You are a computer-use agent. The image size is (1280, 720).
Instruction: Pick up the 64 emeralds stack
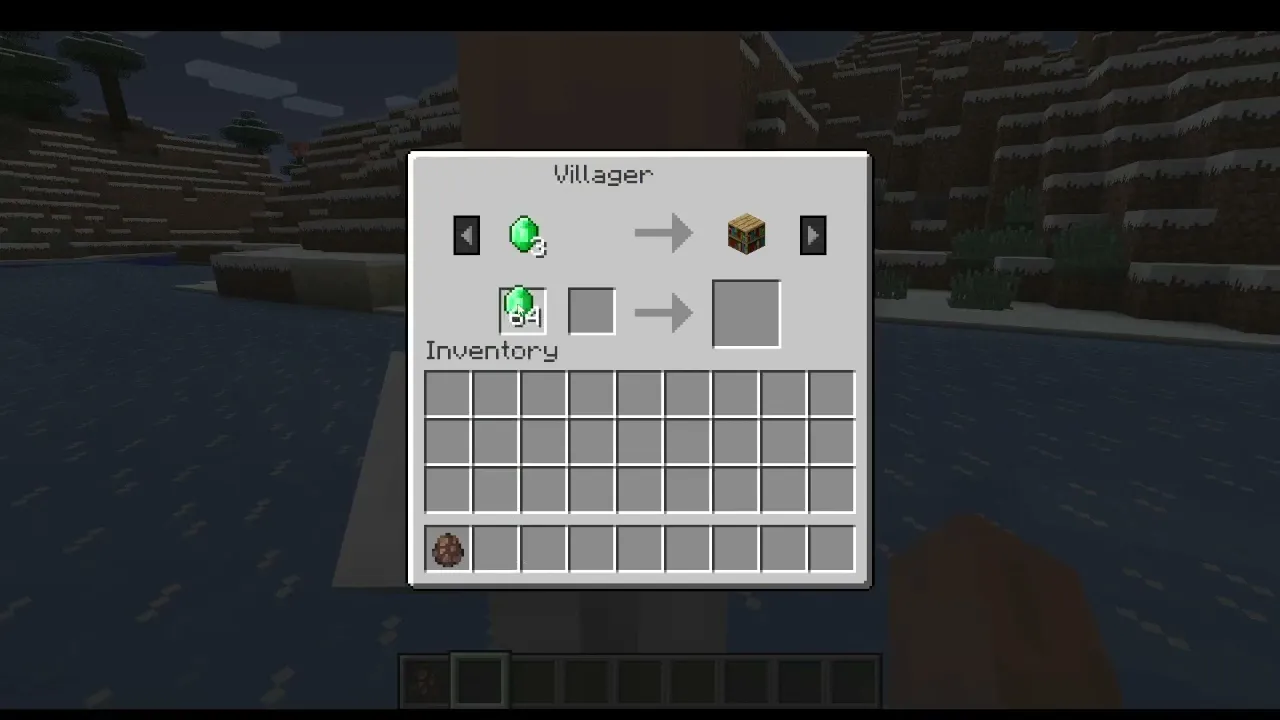point(522,310)
